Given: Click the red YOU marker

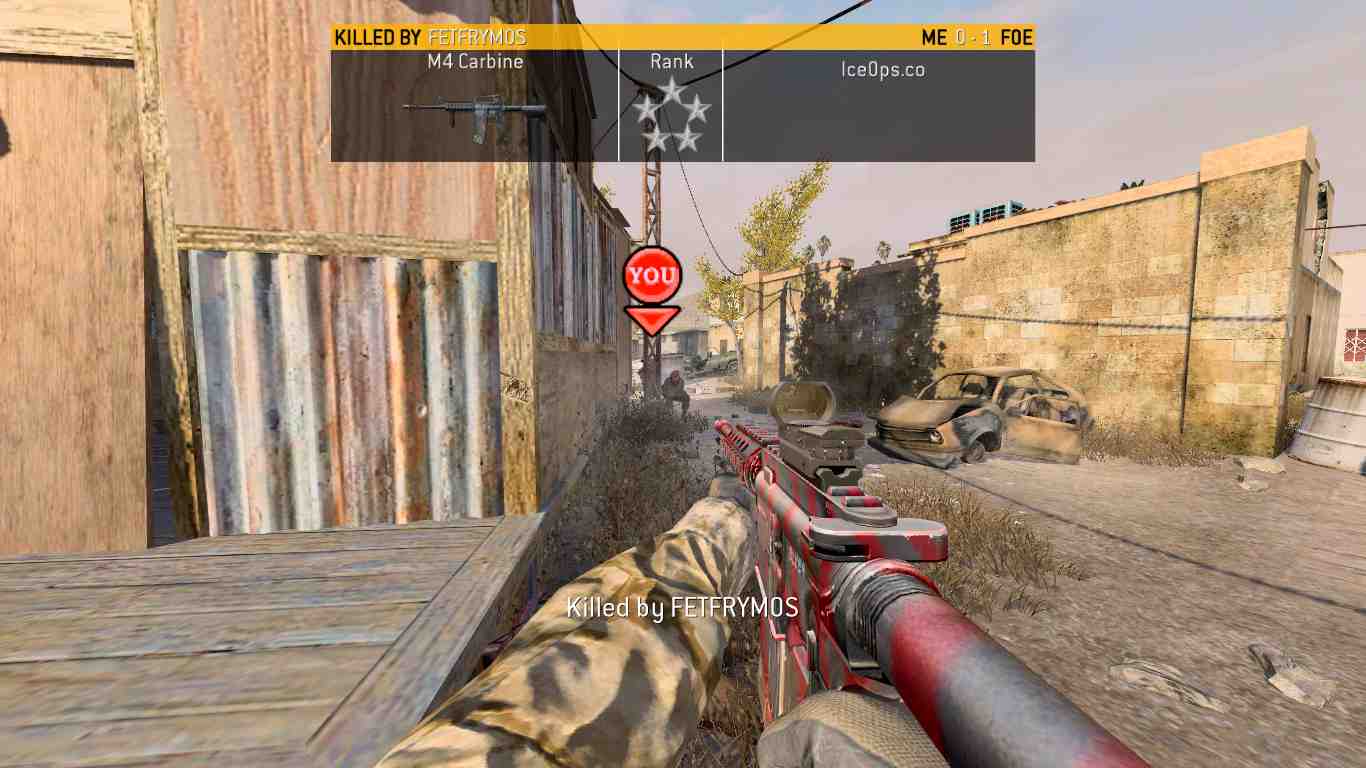Looking at the screenshot, I should (652, 275).
